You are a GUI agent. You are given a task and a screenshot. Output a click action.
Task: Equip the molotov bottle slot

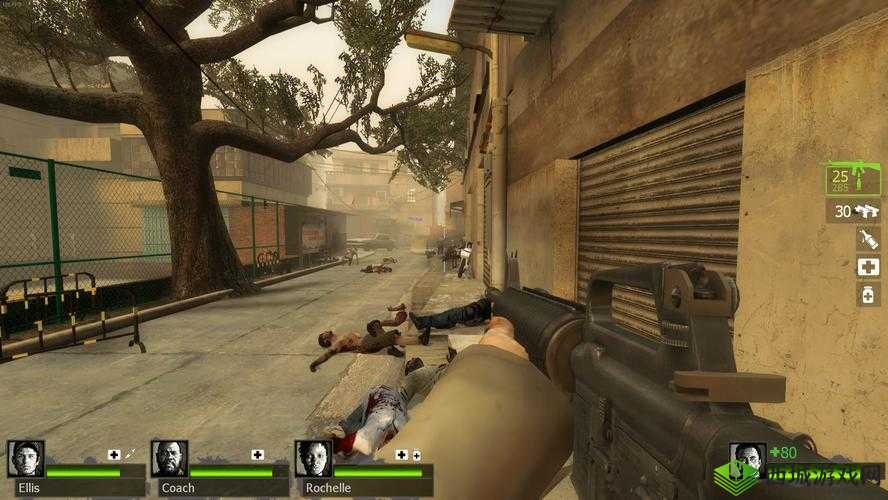point(868,239)
